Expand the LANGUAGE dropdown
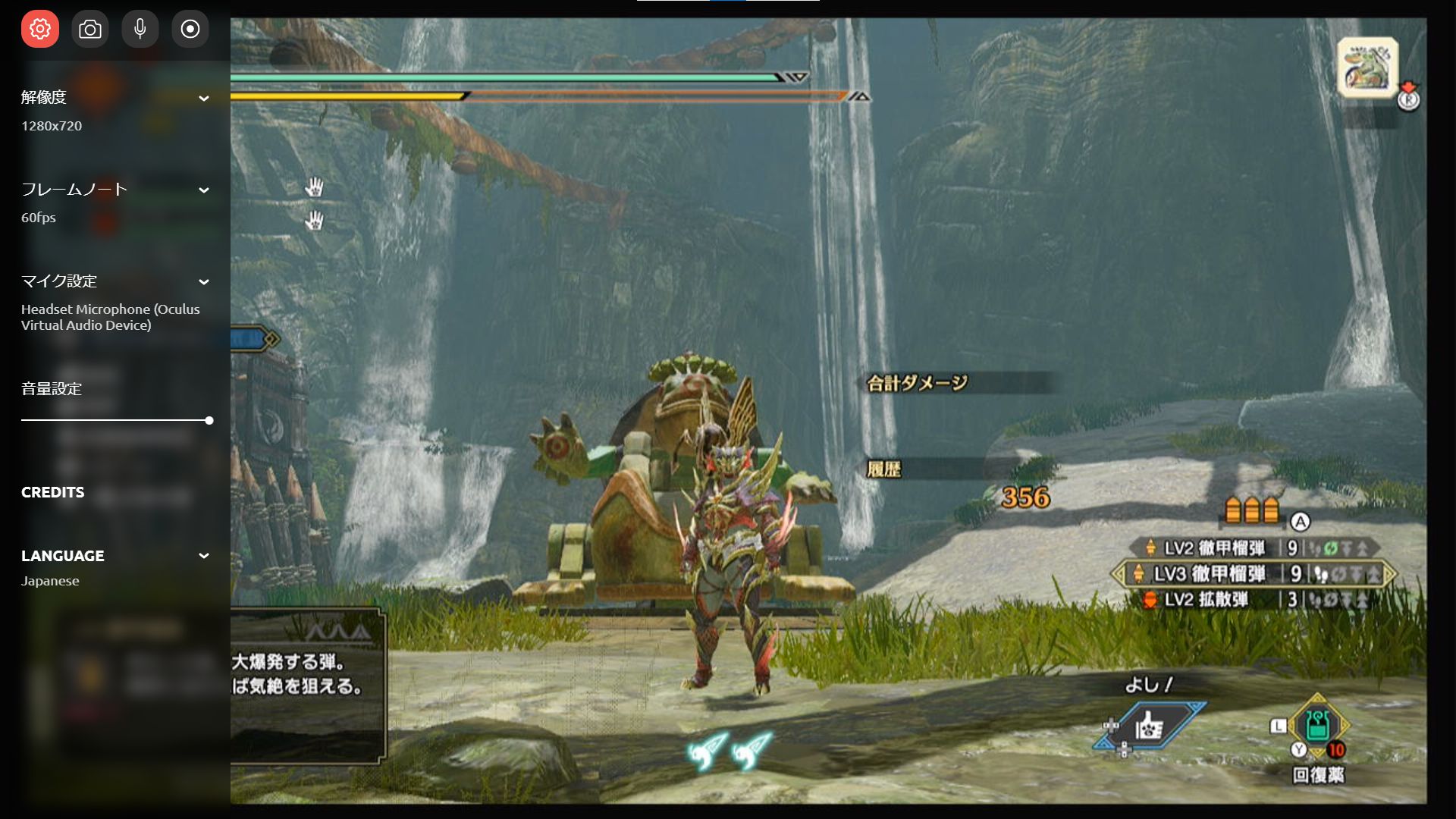This screenshot has height=819, width=1456. point(203,556)
